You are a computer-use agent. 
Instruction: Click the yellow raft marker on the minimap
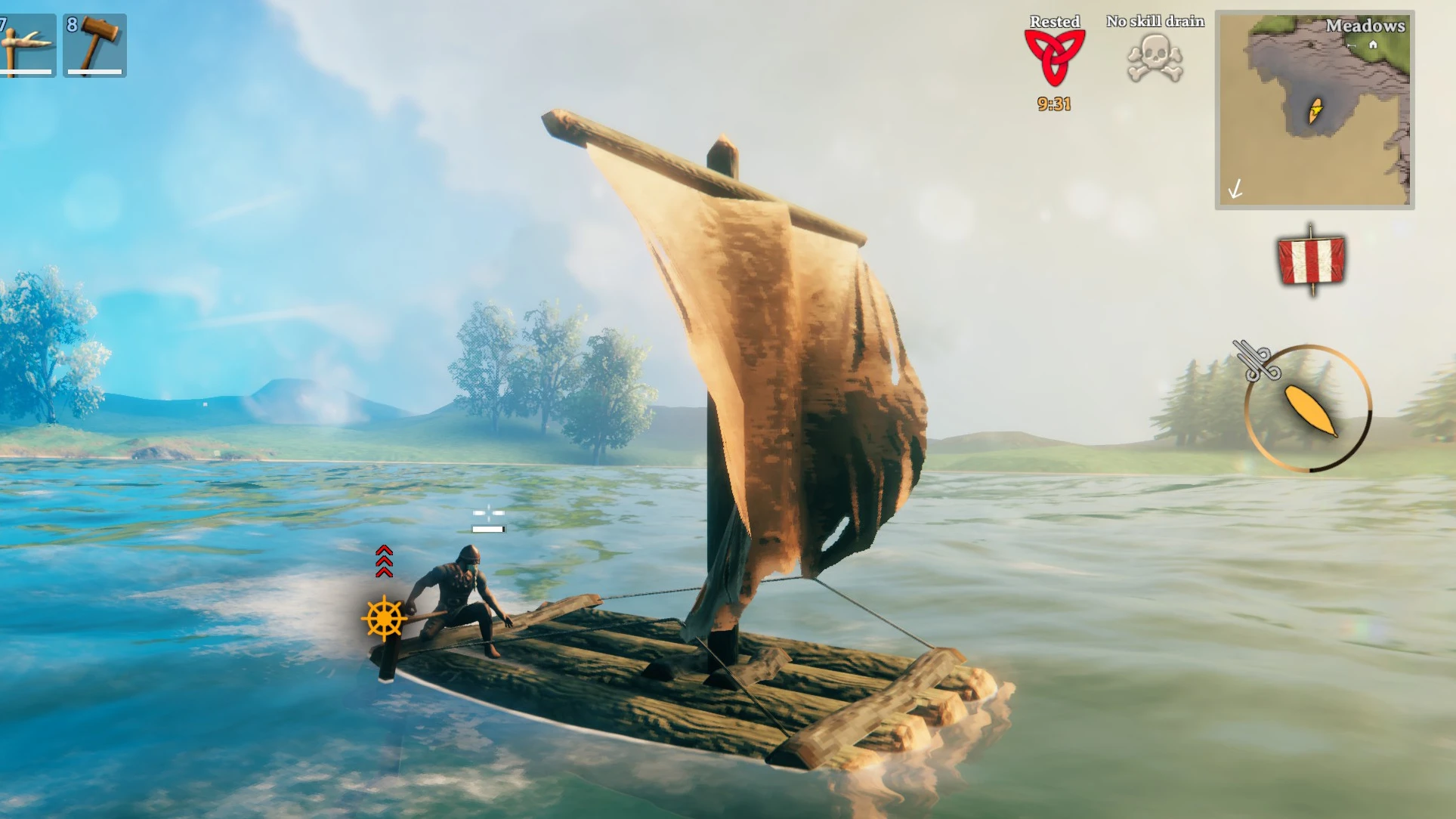pyautogui.click(x=1315, y=110)
